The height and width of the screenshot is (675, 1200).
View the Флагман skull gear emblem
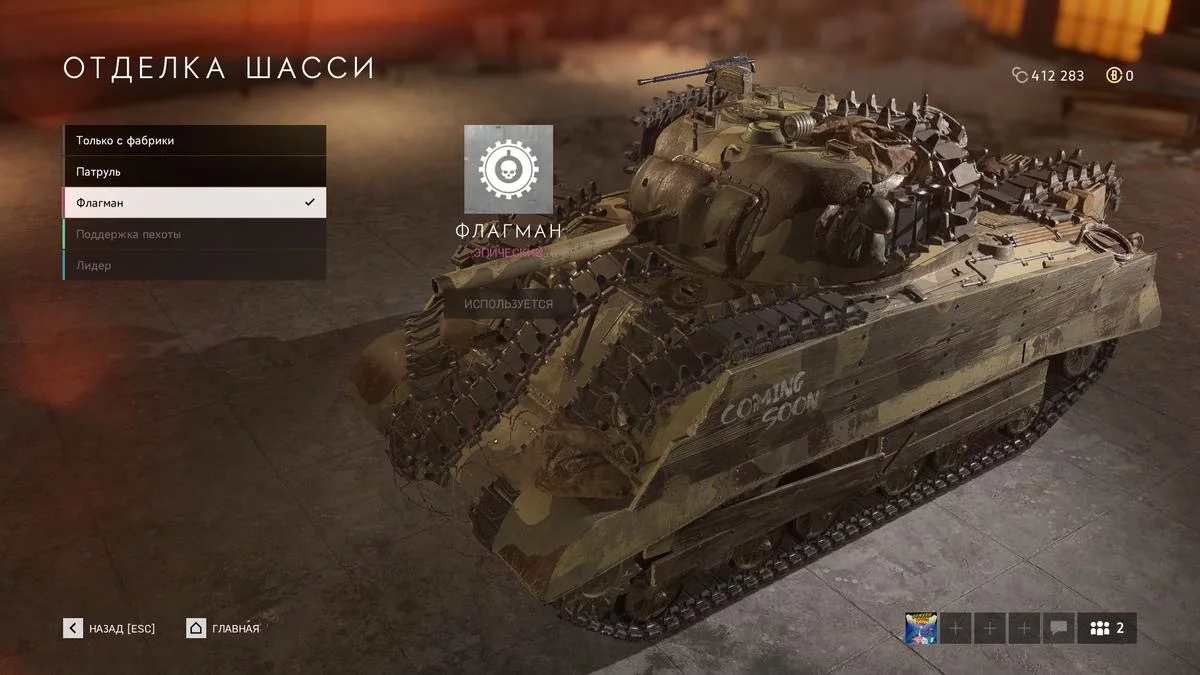508,169
